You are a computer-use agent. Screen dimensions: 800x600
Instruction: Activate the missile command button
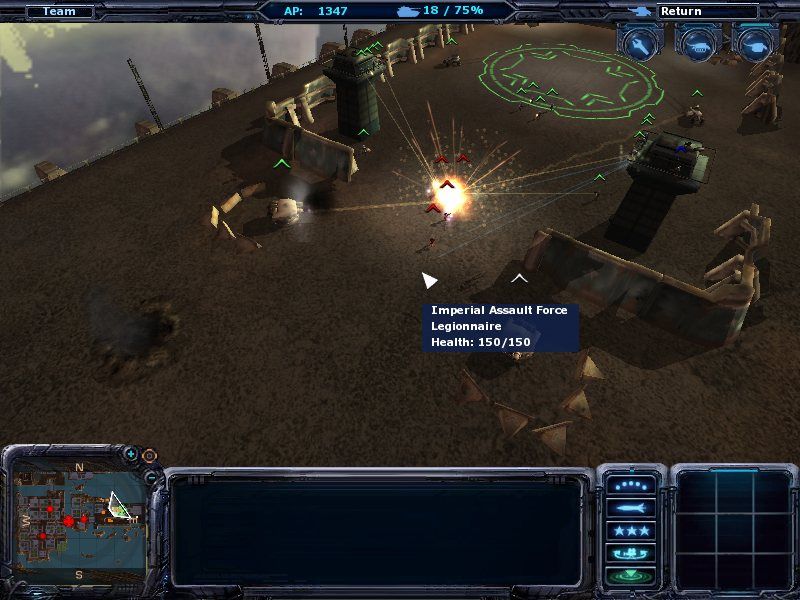coord(631,508)
